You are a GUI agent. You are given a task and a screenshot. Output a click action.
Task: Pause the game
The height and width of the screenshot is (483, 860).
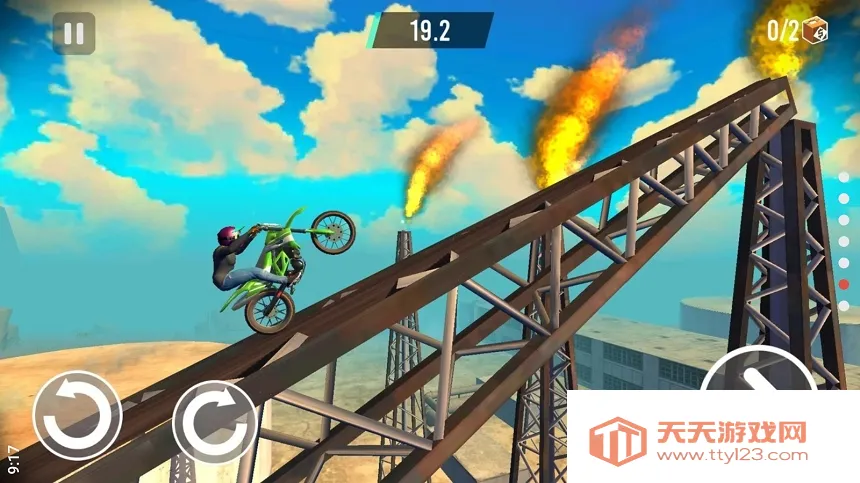pos(74,33)
